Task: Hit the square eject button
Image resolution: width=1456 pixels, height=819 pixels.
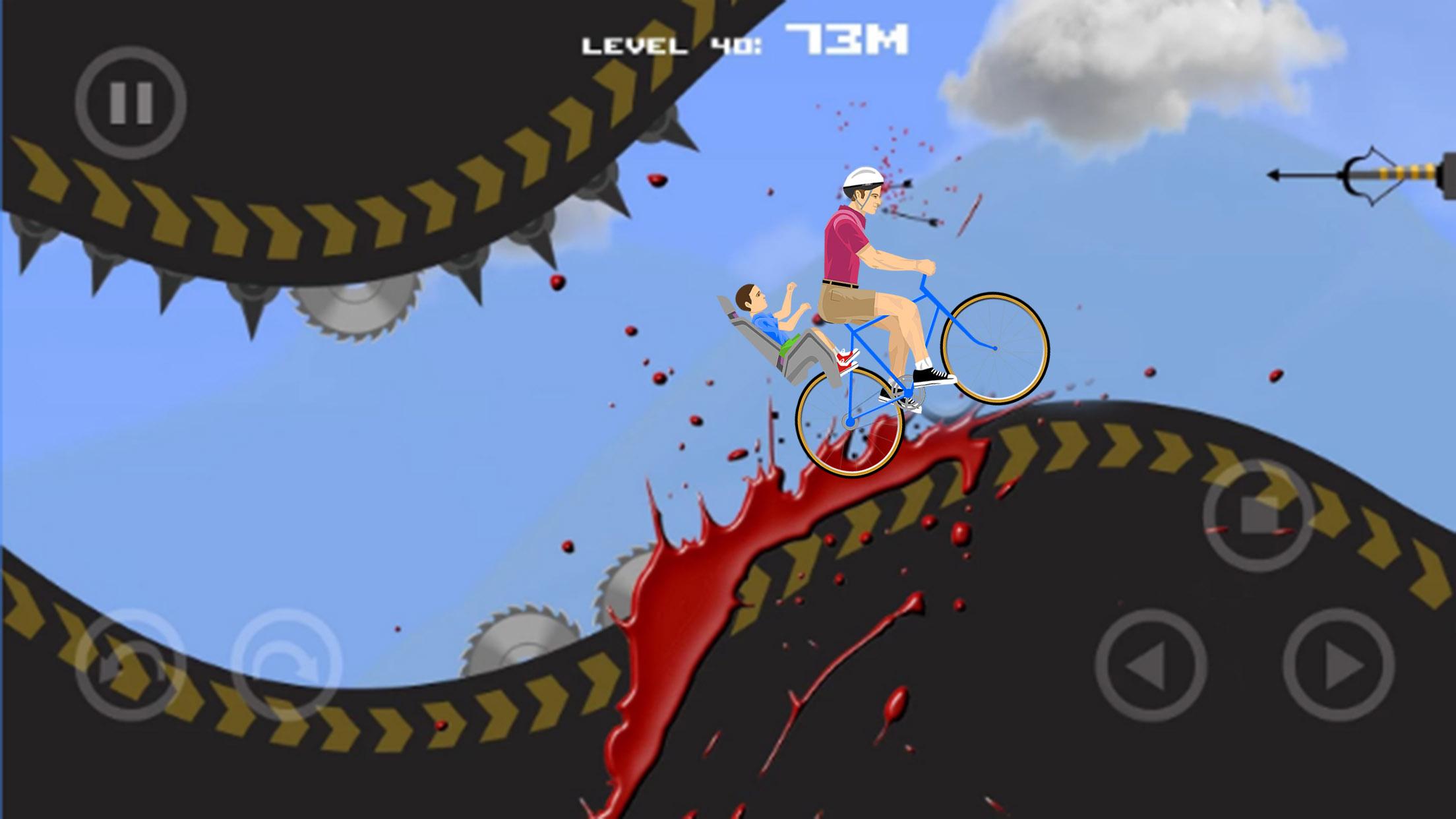Action: (1258, 515)
